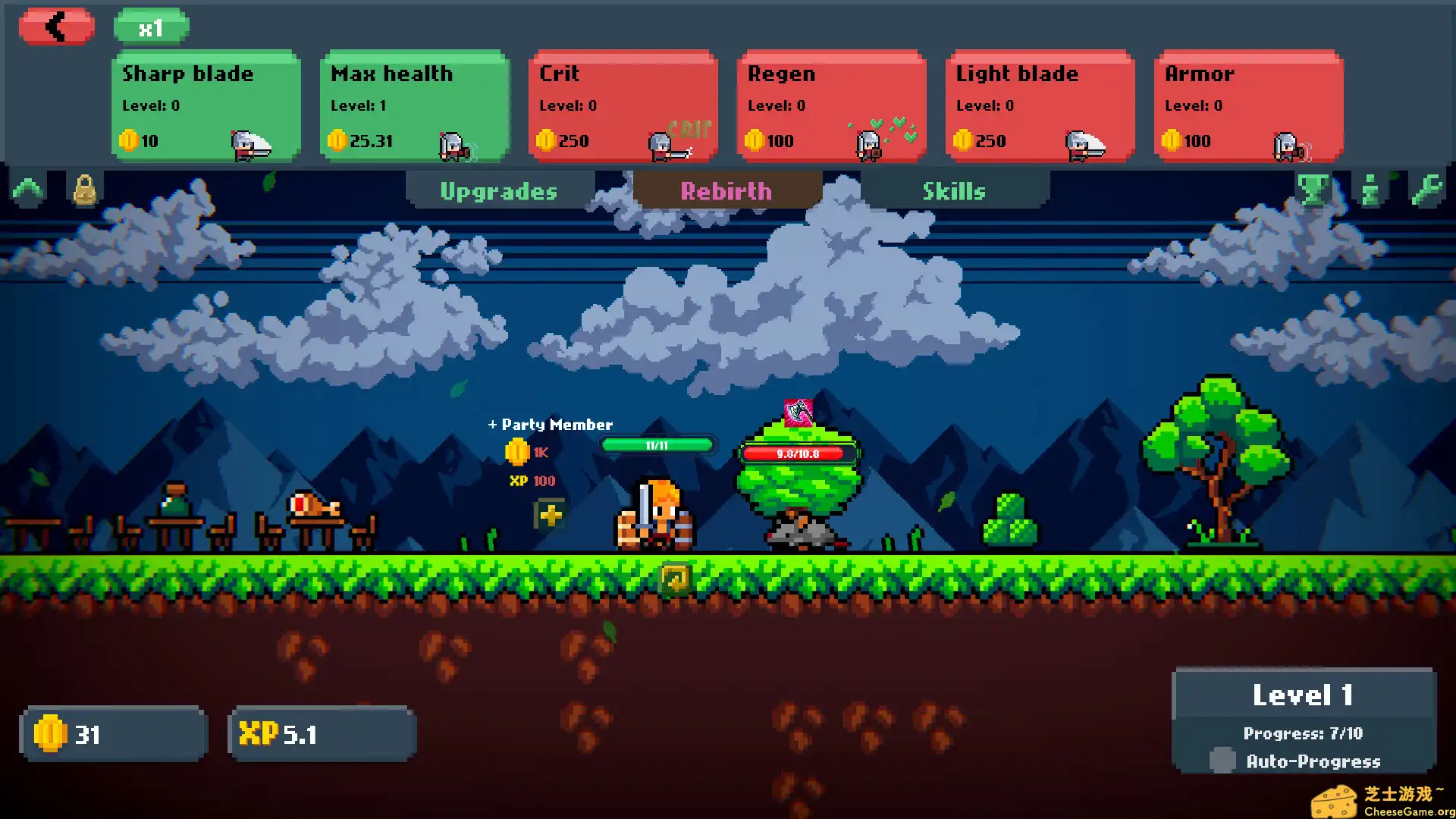Enable the Auto-Progress checkbox
Screen dimensions: 1456x819
point(1222,760)
